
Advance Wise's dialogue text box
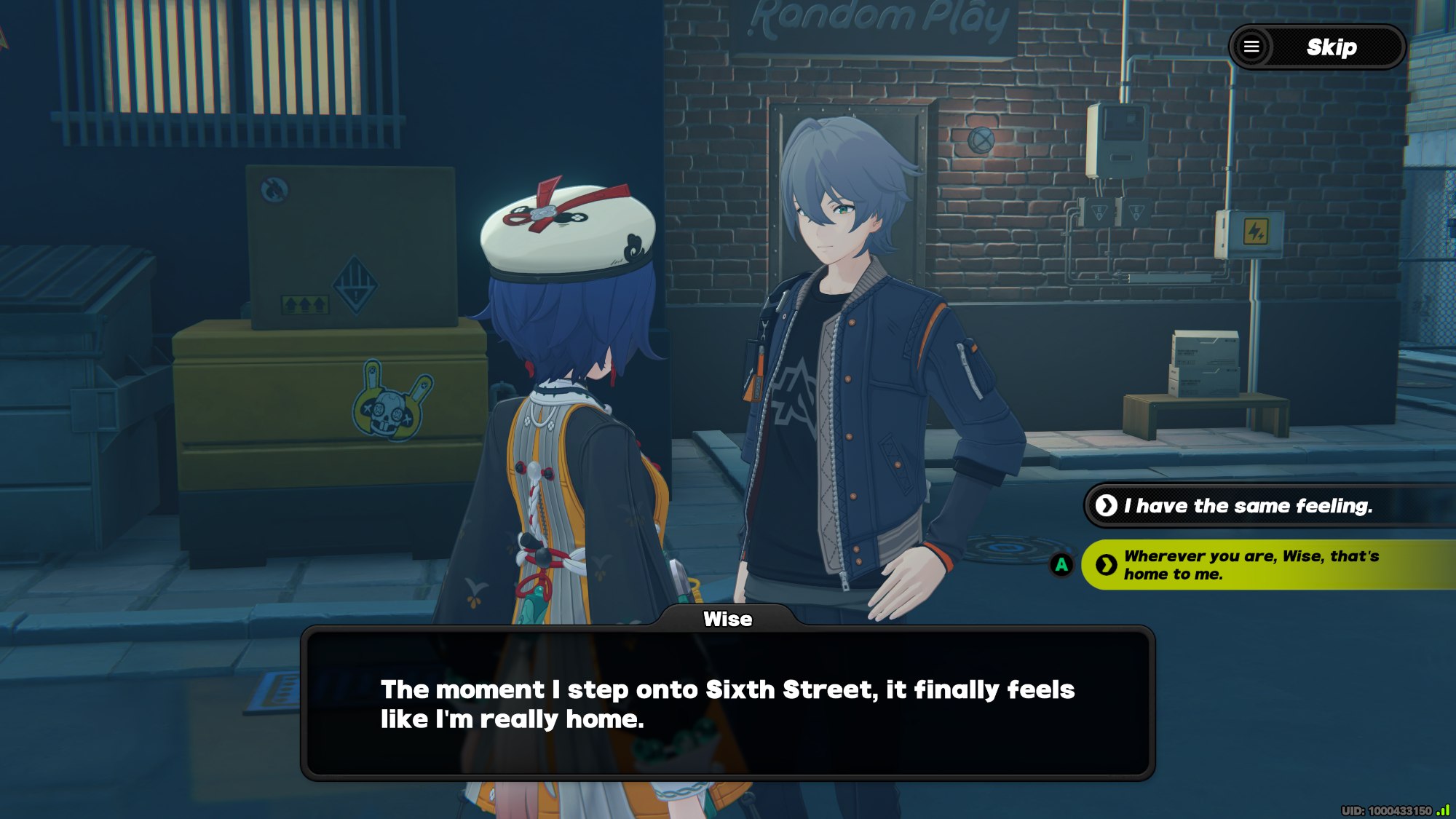pos(727,703)
